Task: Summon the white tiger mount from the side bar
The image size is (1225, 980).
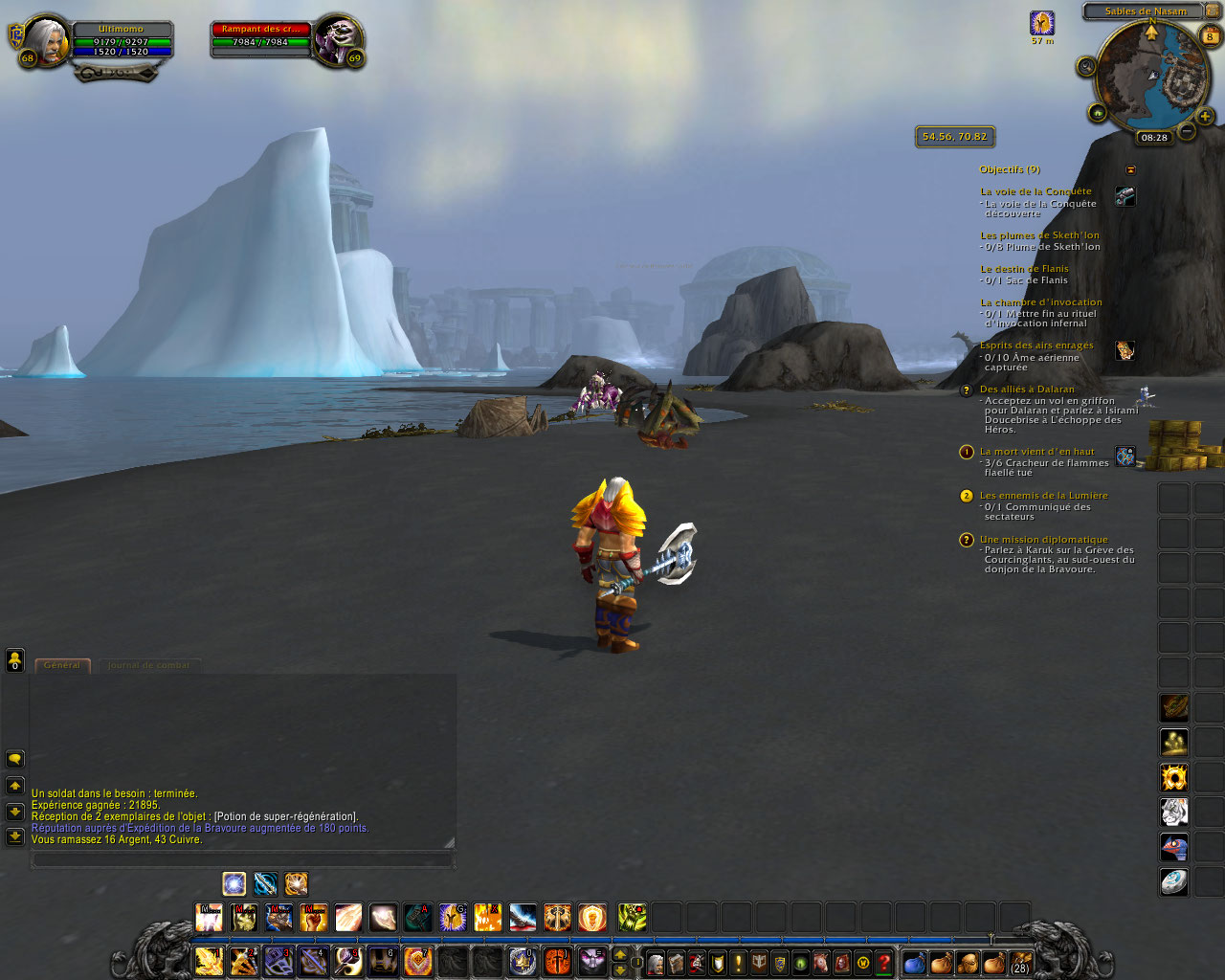Action: click(1174, 813)
